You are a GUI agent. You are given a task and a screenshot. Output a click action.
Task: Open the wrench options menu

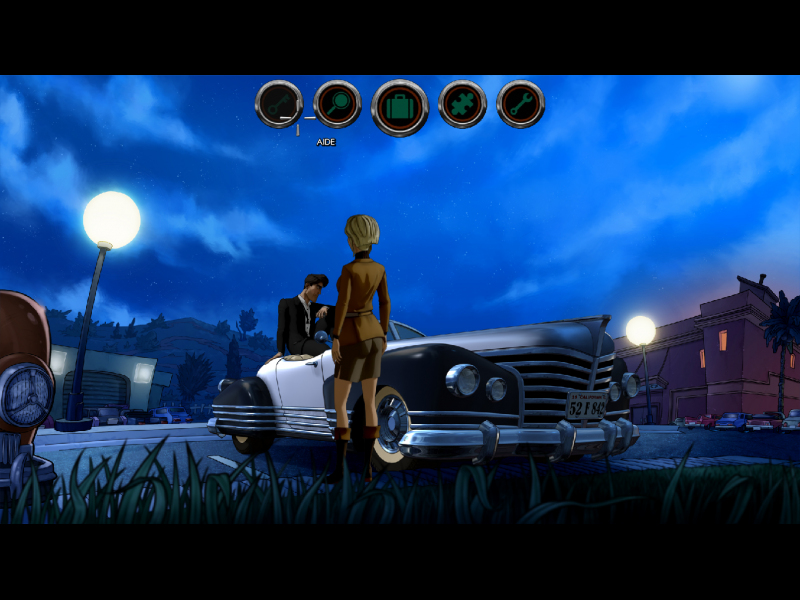pos(521,104)
